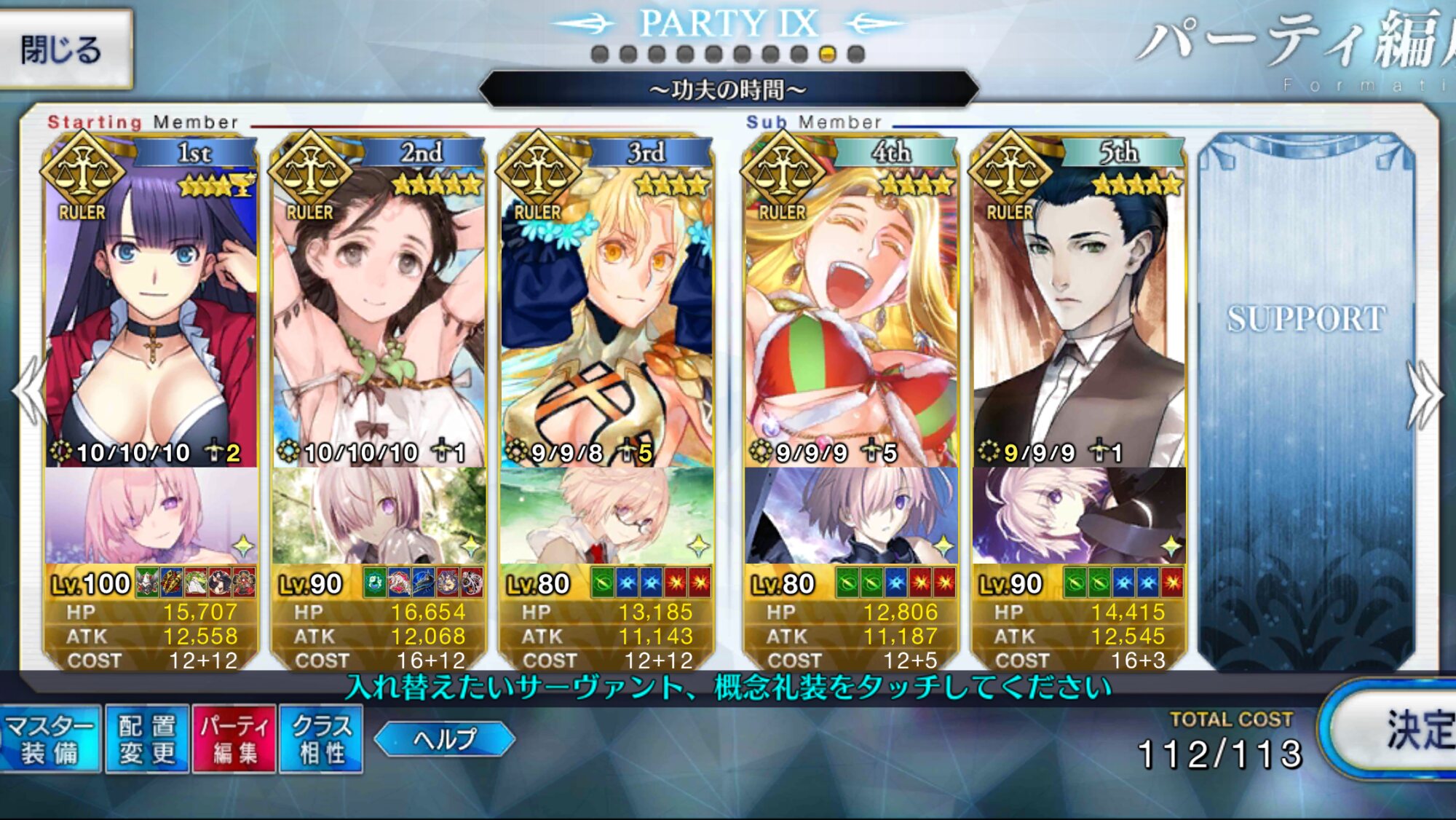This screenshot has width=1456, height=820.
Task: Edit the party name 功夫の時間
Action: click(728, 90)
